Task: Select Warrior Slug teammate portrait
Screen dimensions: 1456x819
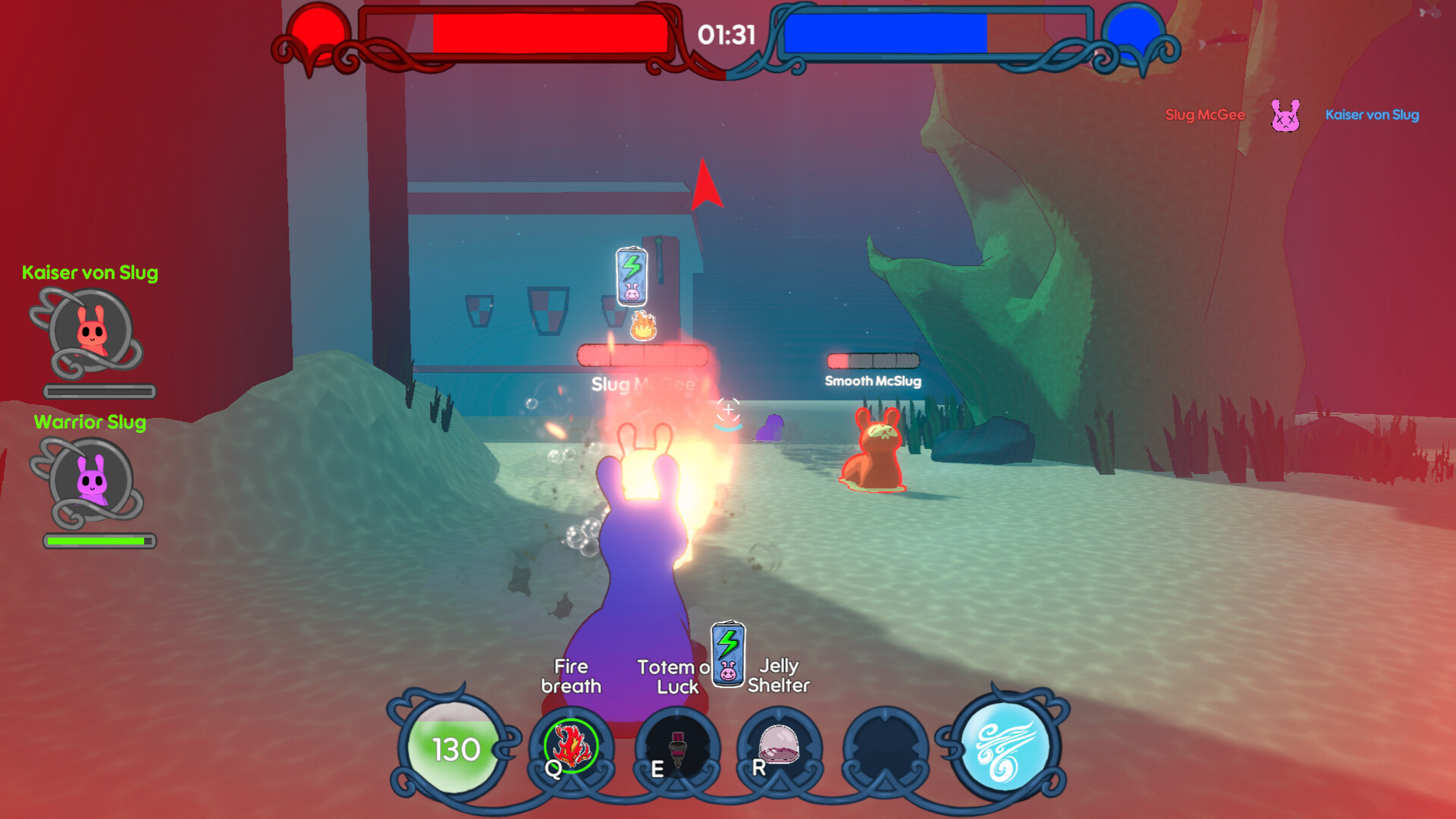Action: (92, 481)
